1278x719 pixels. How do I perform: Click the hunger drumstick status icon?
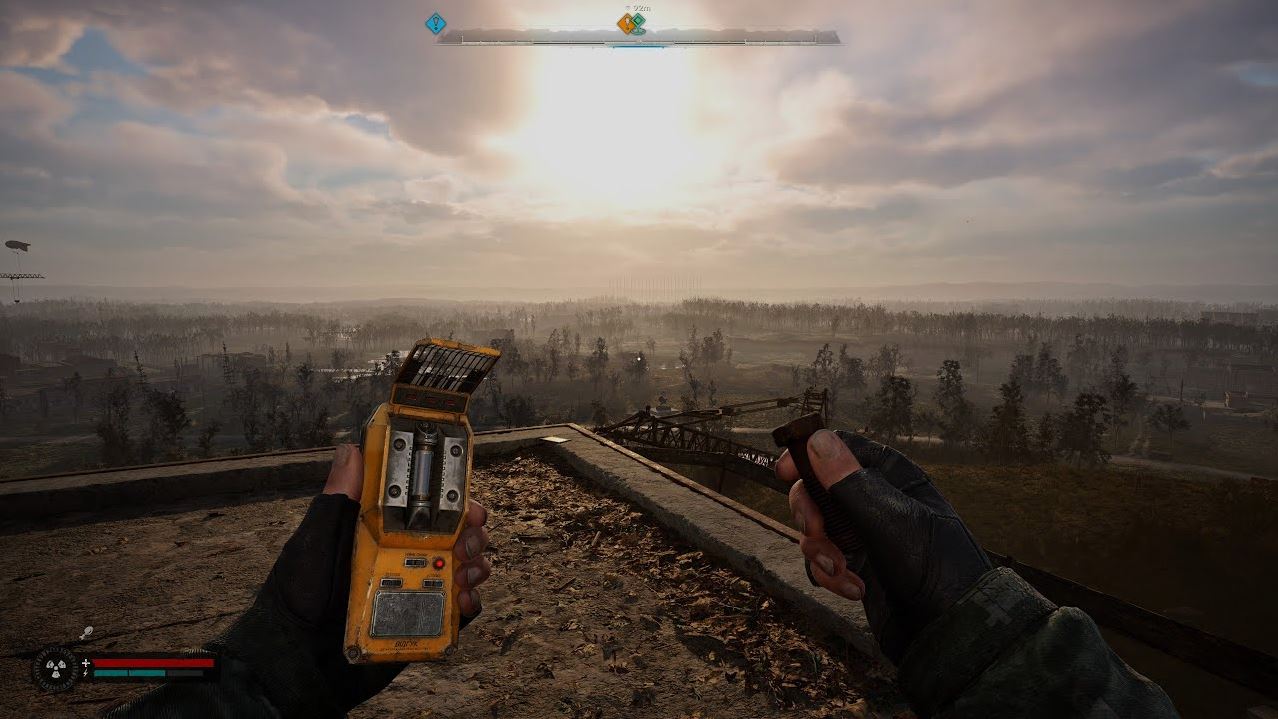87,632
